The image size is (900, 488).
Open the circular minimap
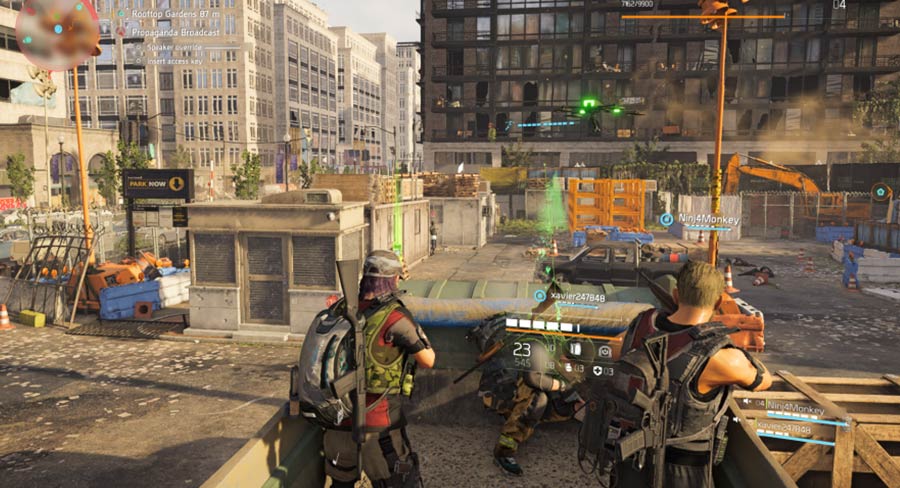point(57,32)
